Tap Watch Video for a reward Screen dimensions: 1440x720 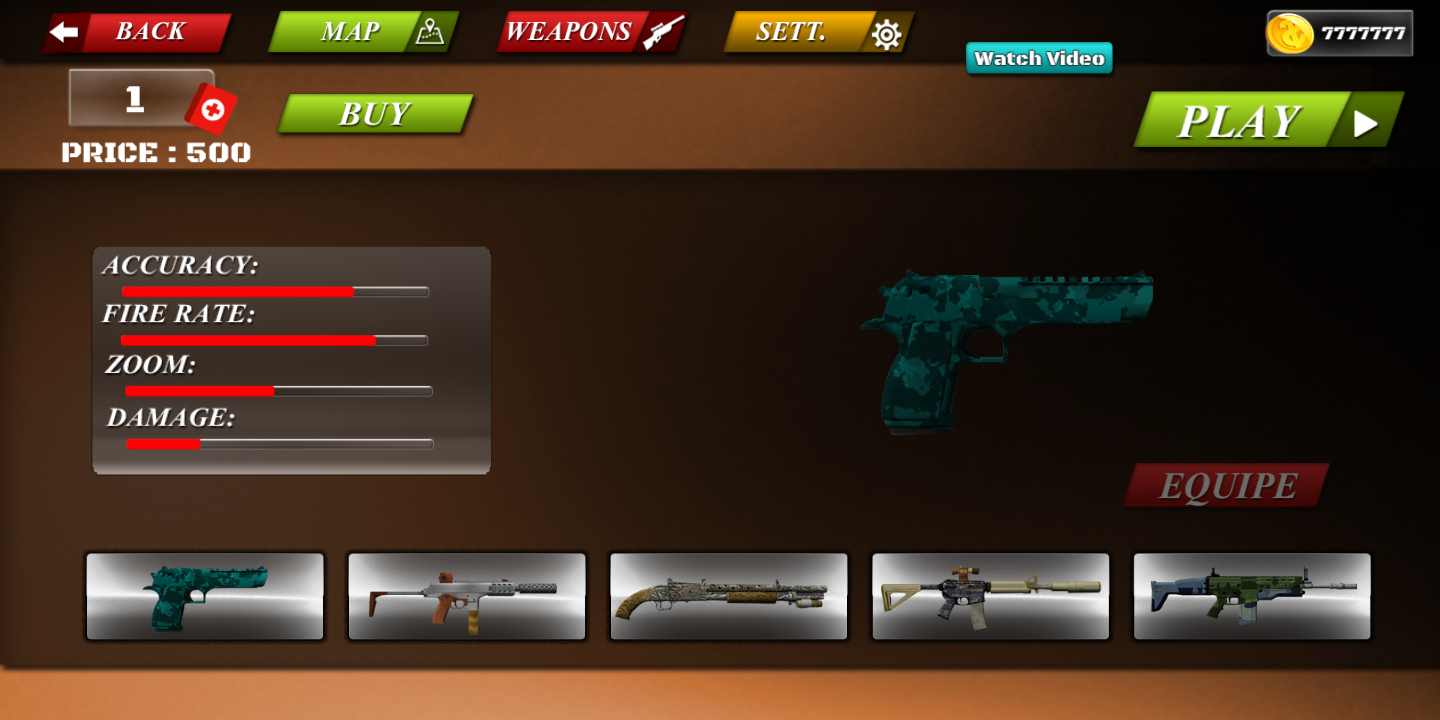[x=1038, y=59]
